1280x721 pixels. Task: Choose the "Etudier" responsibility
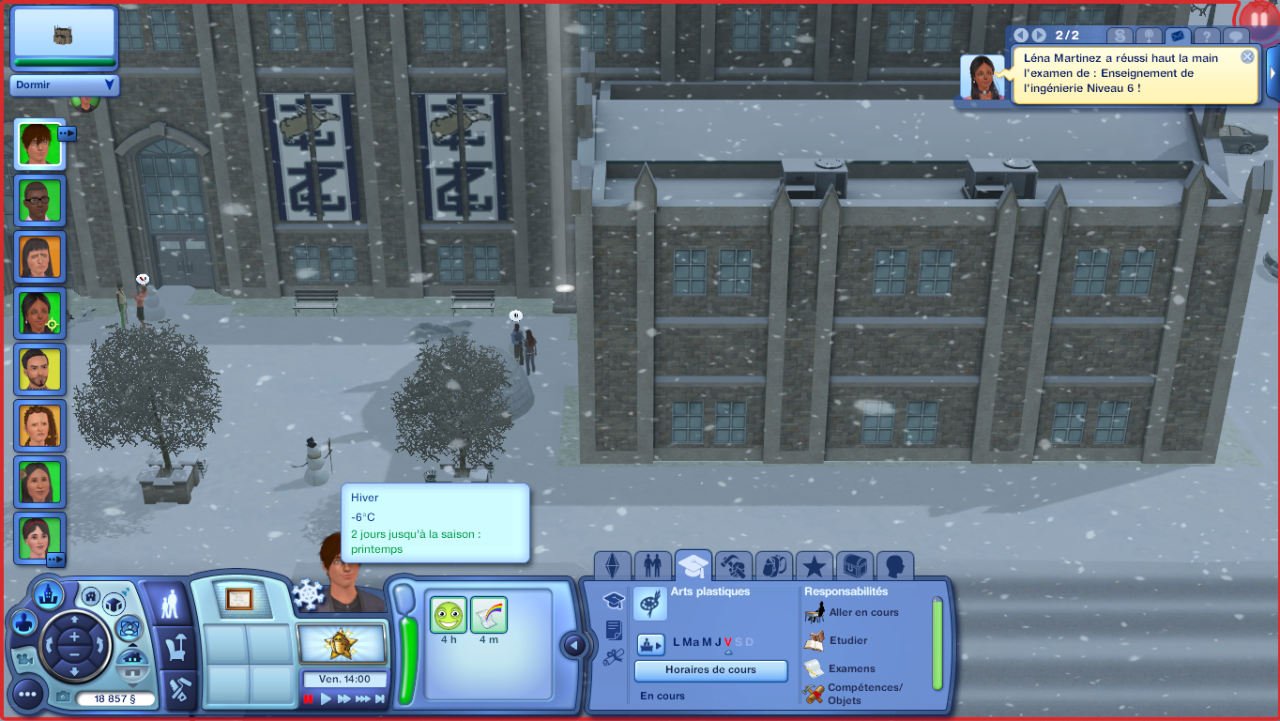coord(848,640)
